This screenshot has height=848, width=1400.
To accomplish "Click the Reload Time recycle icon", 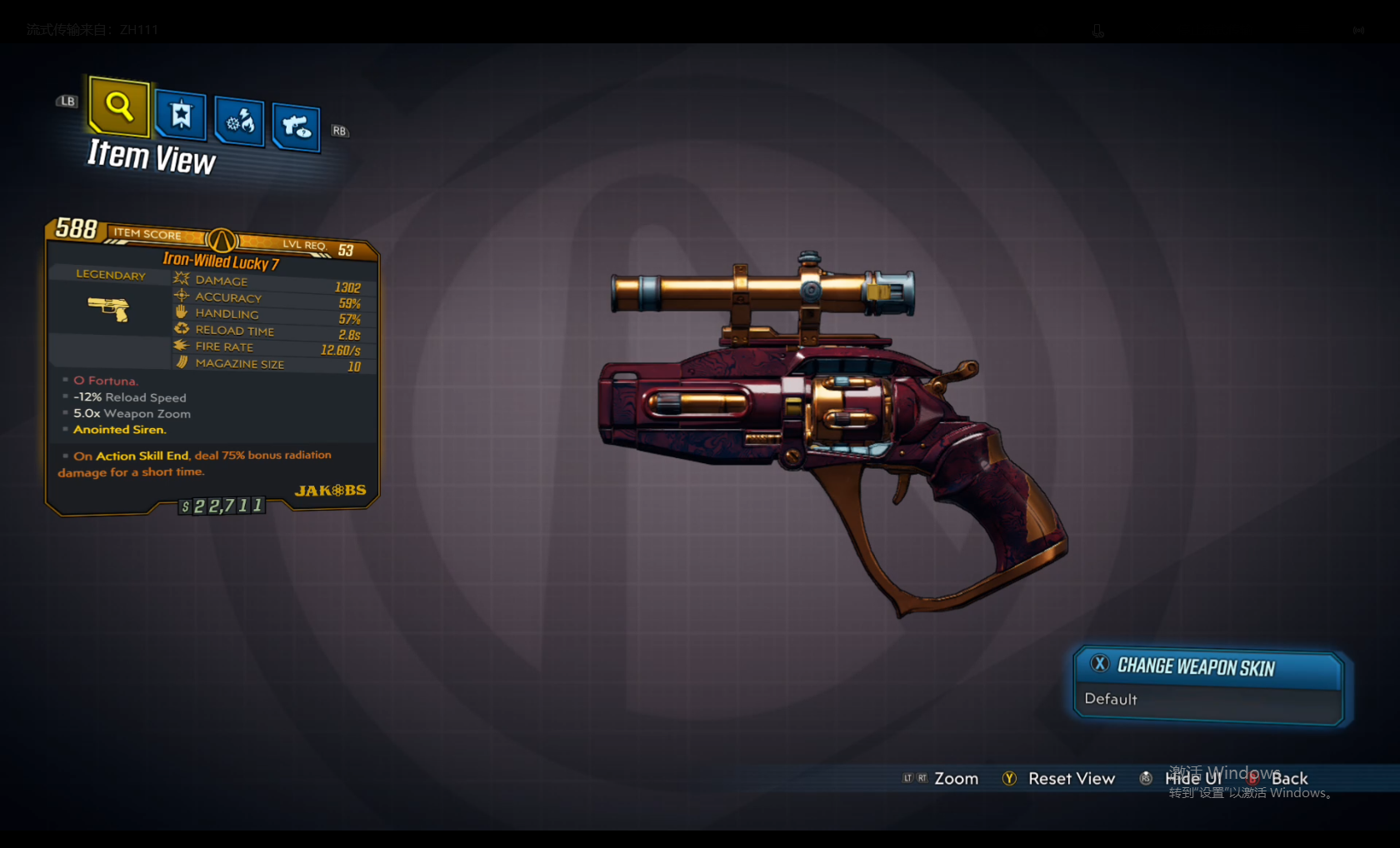I will (x=182, y=327).
